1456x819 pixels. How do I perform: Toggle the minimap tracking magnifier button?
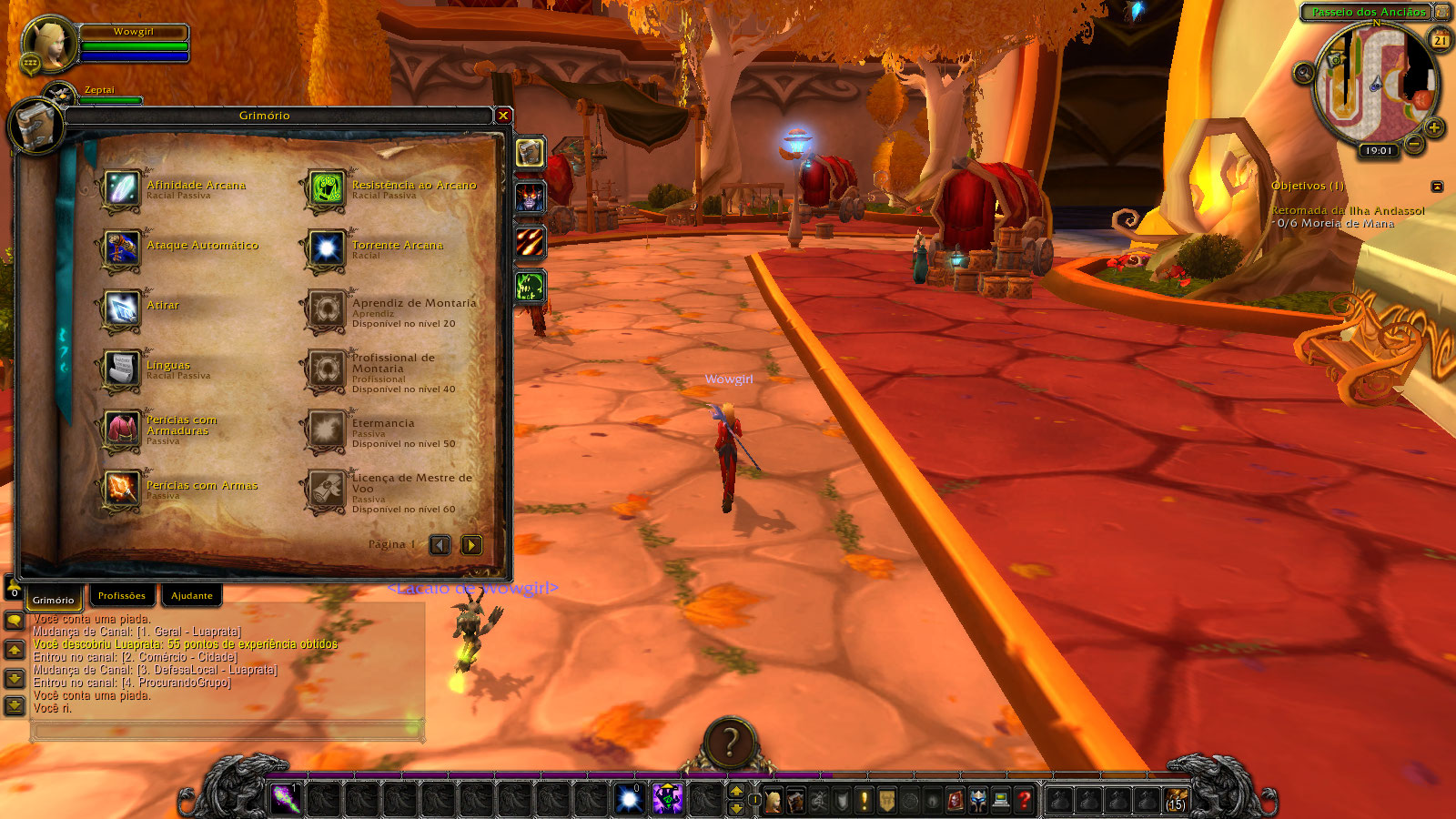pos(1304,73)
